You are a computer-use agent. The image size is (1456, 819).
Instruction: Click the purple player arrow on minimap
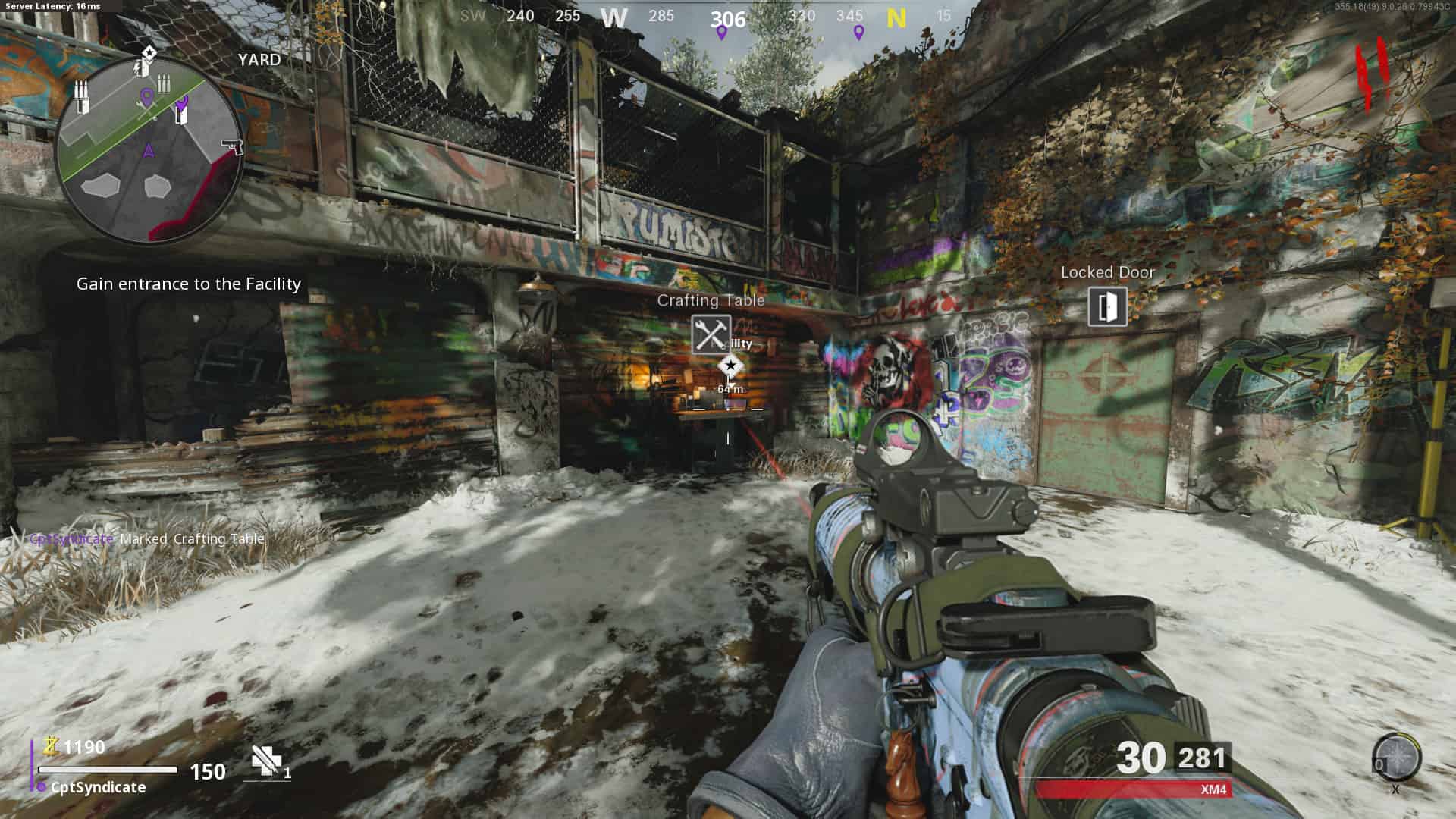point(149,150)
